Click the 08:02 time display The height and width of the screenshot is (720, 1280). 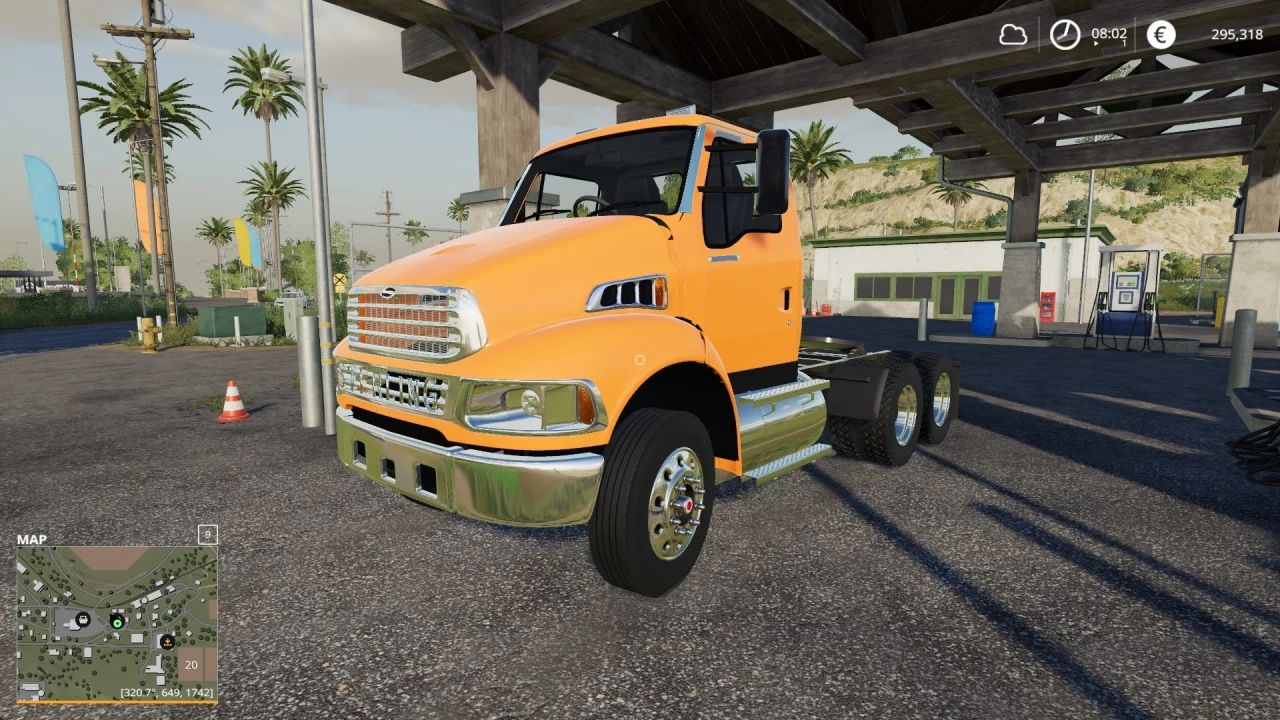pyautogui.click(x=1109, y=33)
